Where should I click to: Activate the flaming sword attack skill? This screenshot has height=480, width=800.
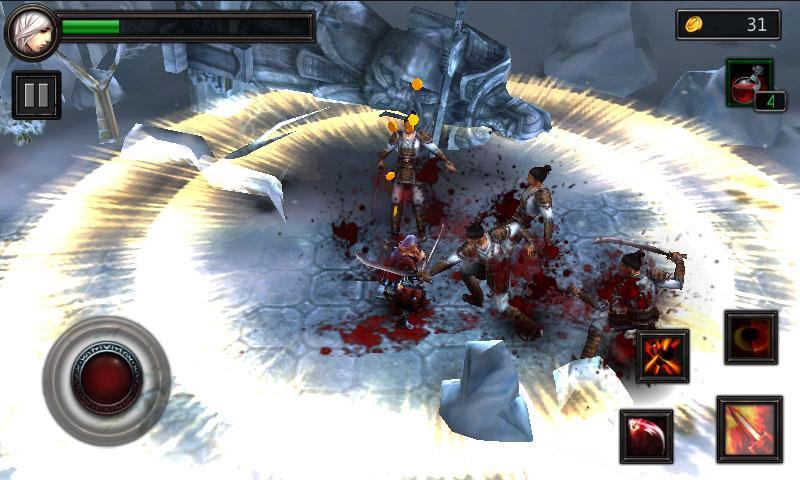click(x=749, y=429)
